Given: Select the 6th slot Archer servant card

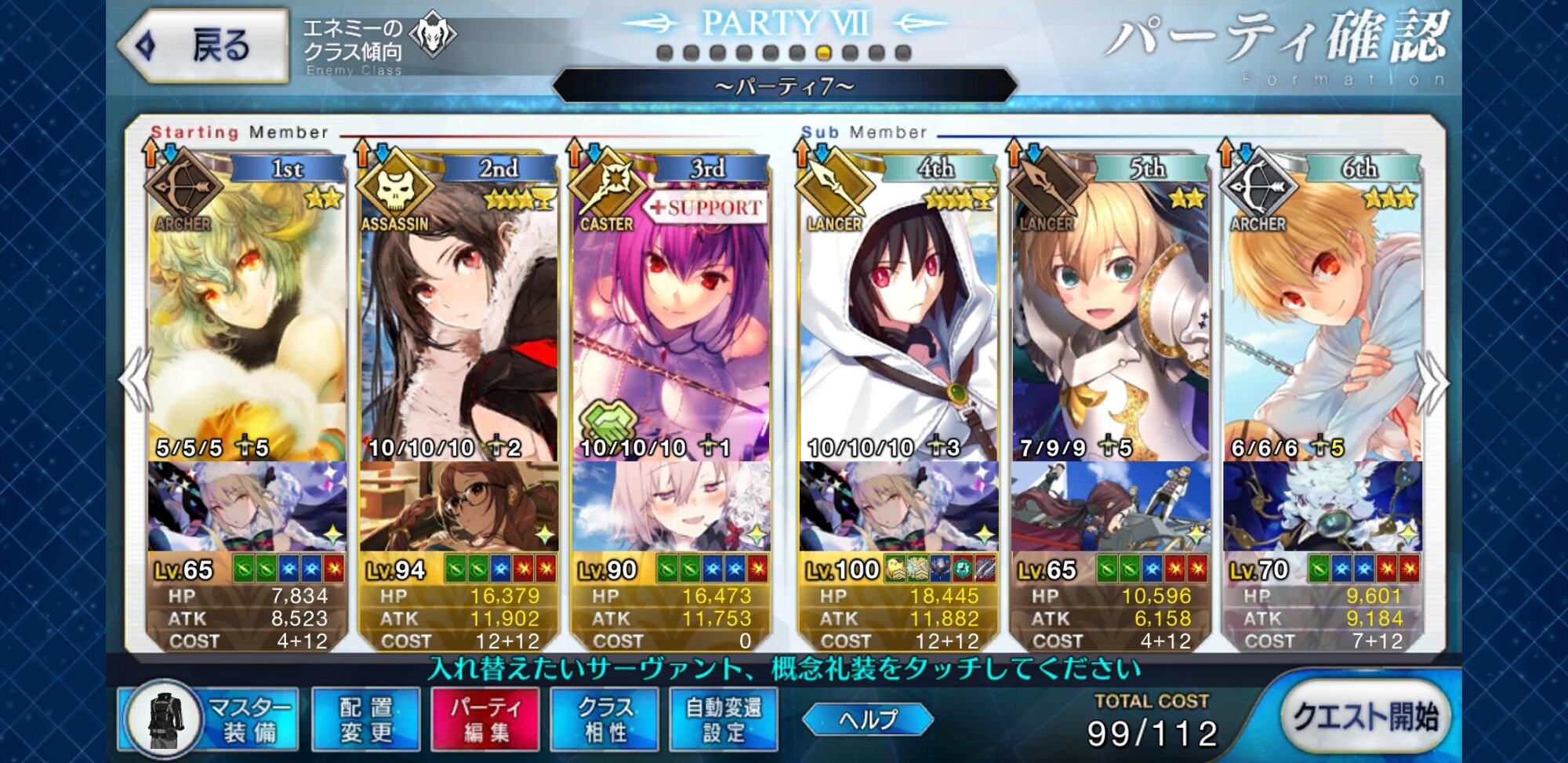Looking at the screenshot, I should [x=1322, y=314].
